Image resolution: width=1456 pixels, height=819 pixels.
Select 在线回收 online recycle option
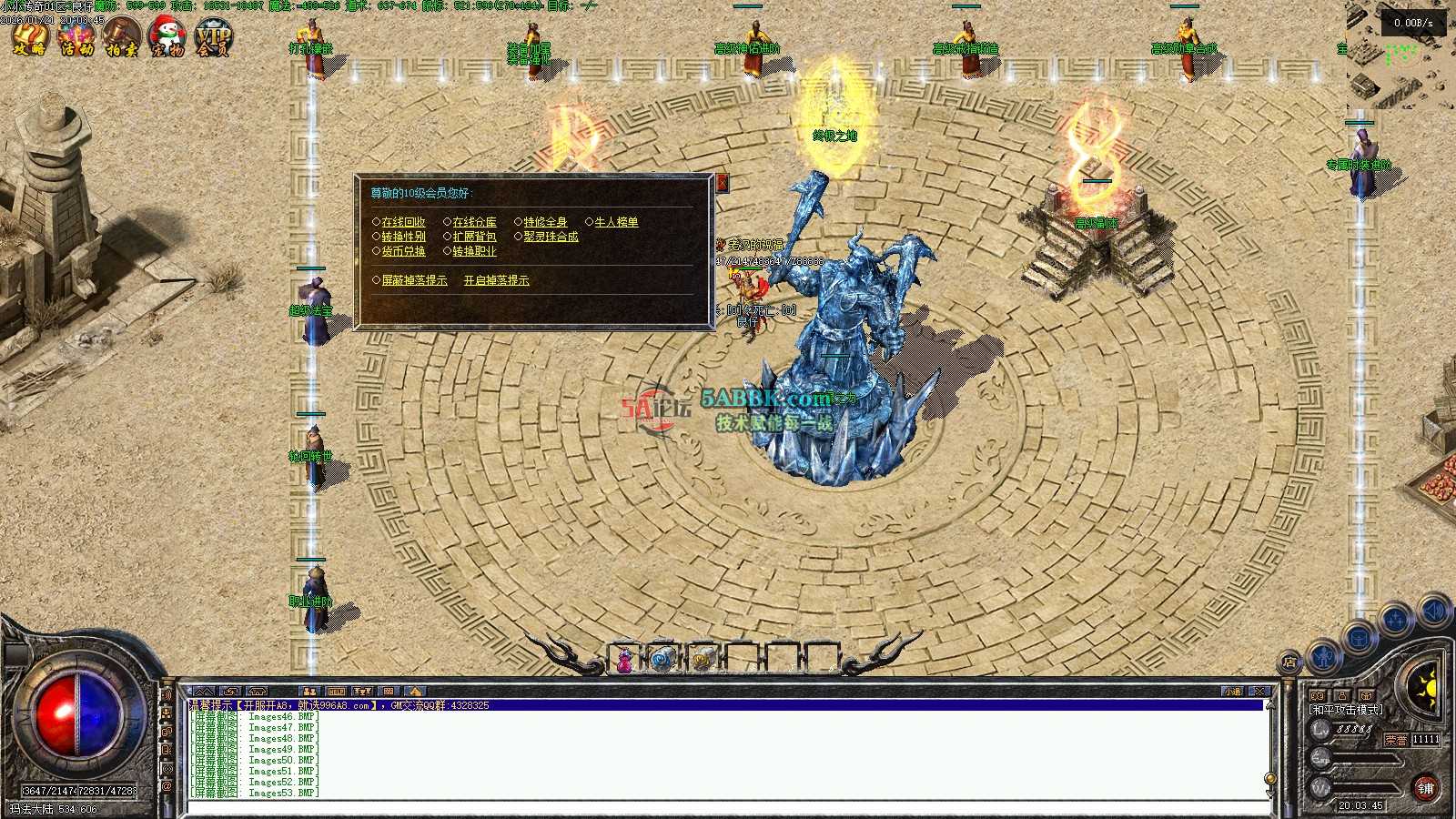tap(403, 222)
